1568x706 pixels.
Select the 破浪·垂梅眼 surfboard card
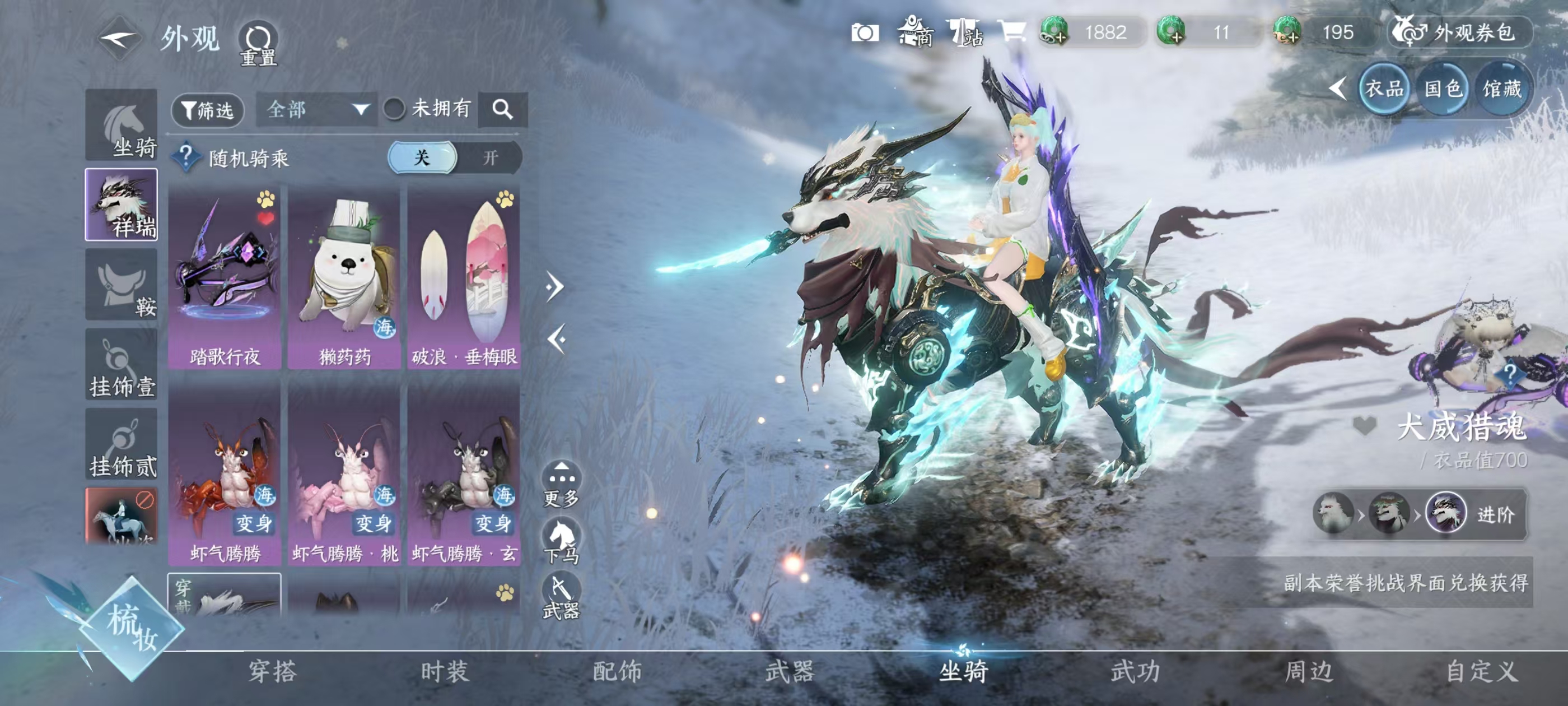(464, 278)
